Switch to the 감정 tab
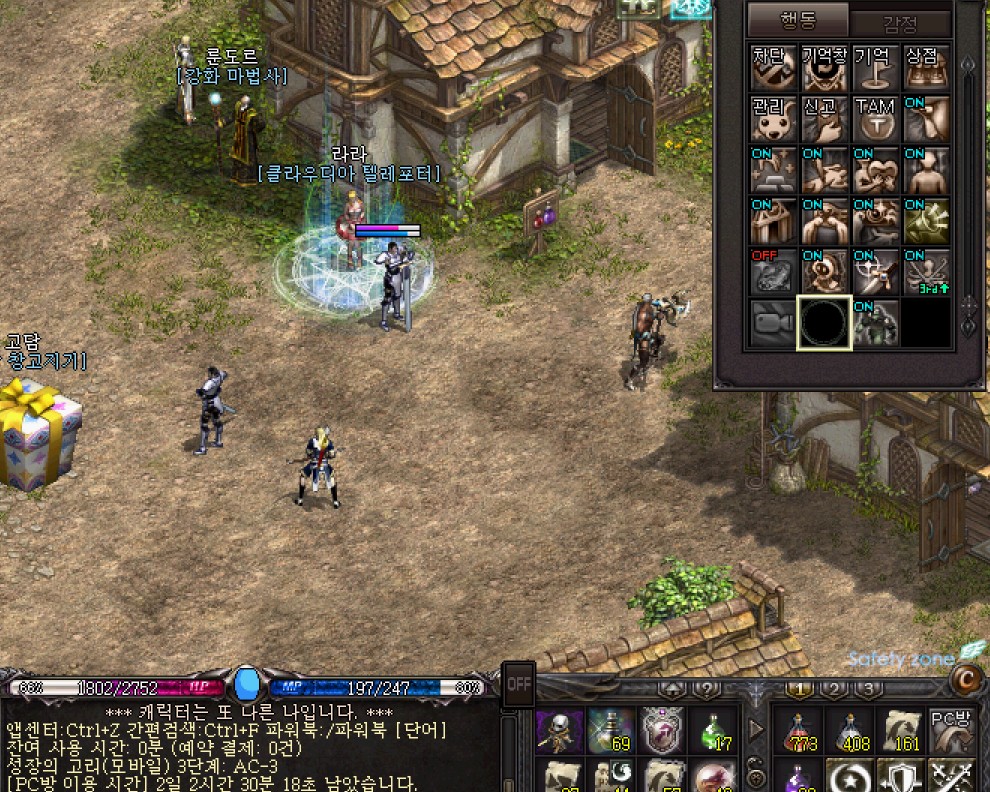 899,22
